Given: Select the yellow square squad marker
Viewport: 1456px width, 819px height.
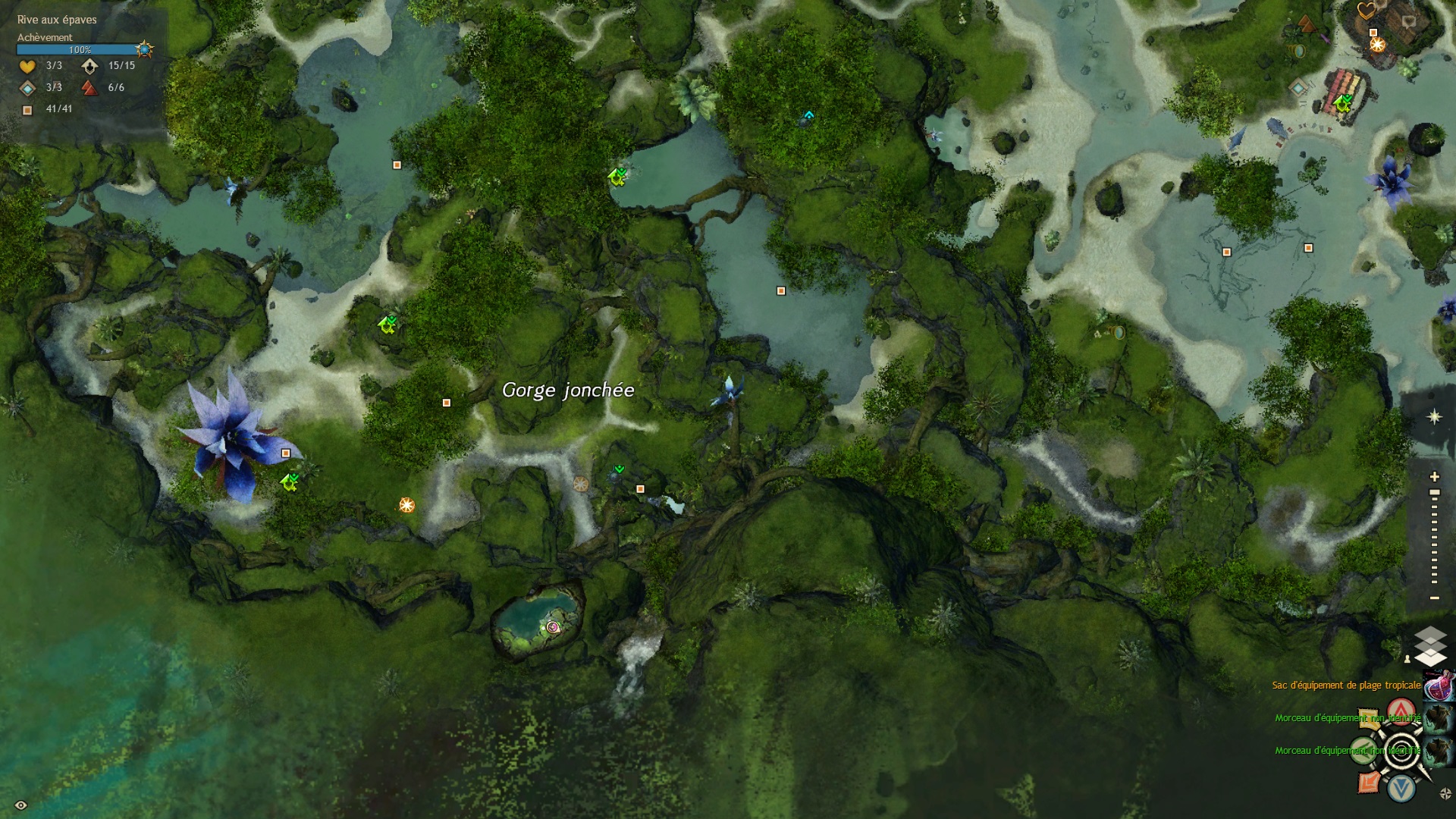Looking at the screenshot, I should (1369, 717).
